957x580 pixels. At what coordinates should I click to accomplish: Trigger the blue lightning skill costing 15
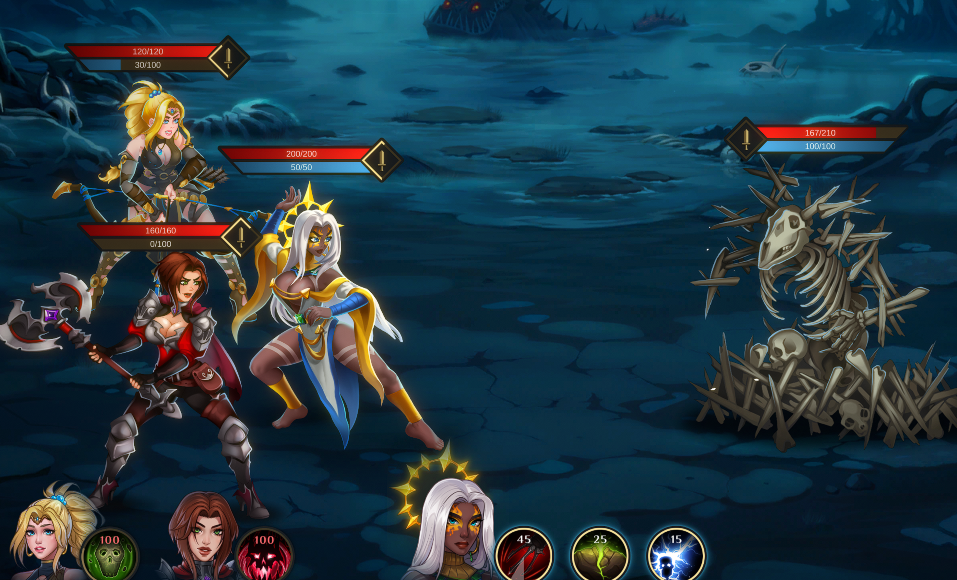pyautogui.click(x=676, y=555)
